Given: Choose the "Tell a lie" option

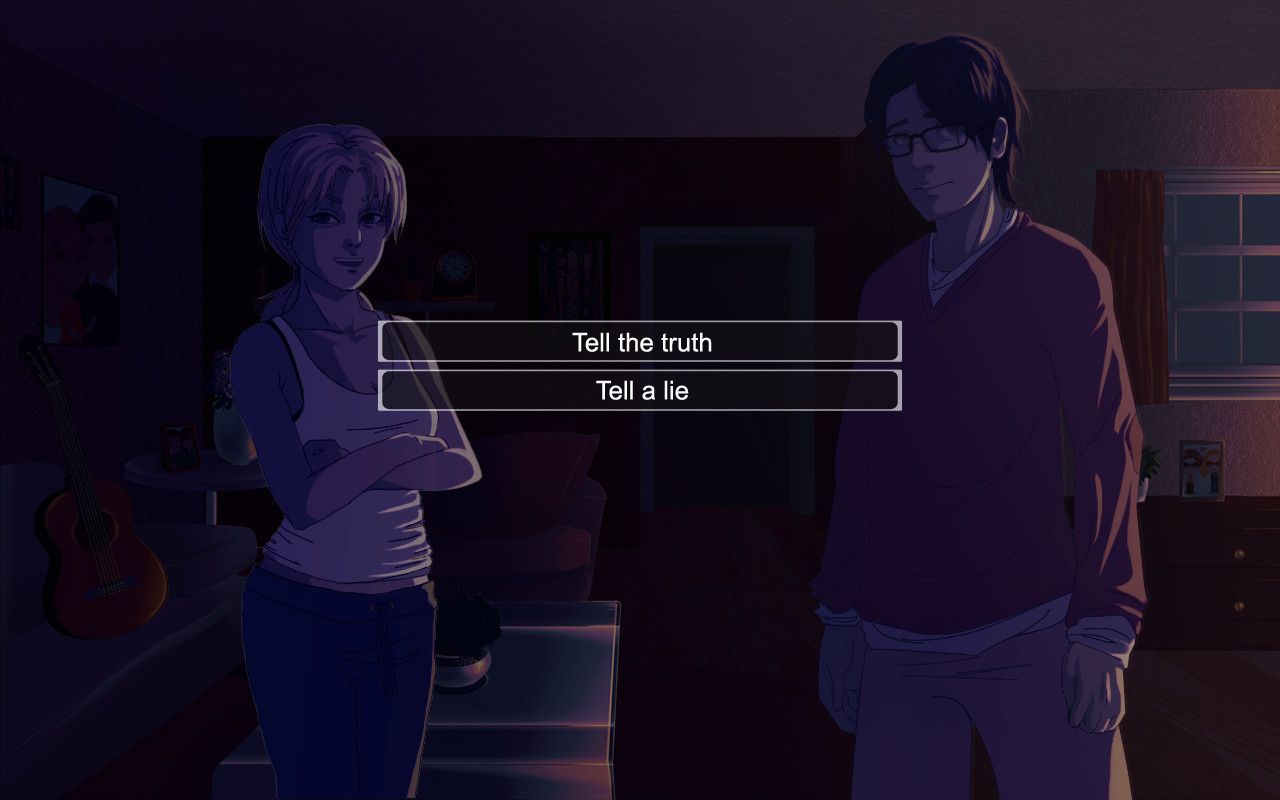Looking at the screenshot, I should coord(640,390).
